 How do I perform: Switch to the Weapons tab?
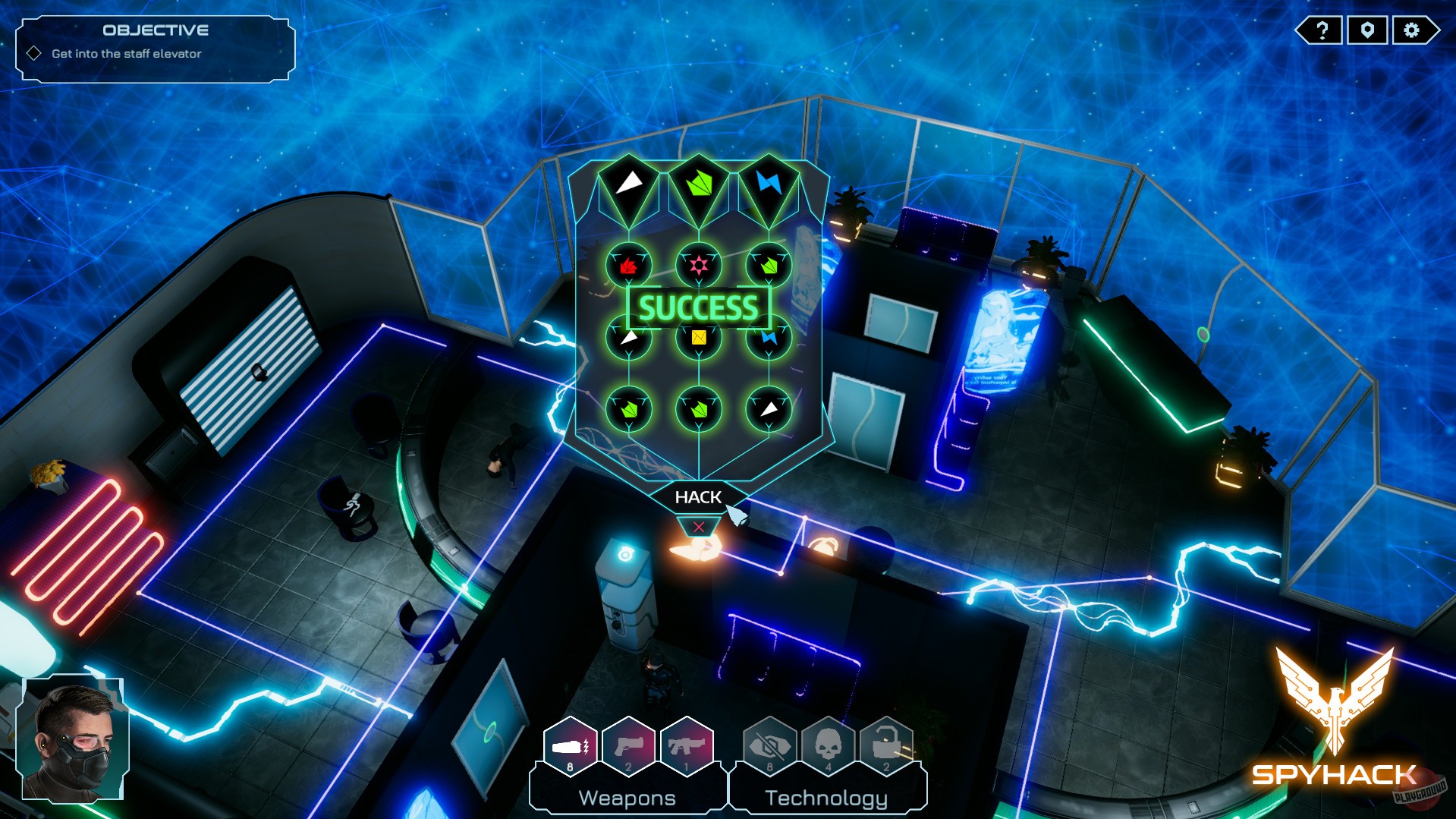627,797
